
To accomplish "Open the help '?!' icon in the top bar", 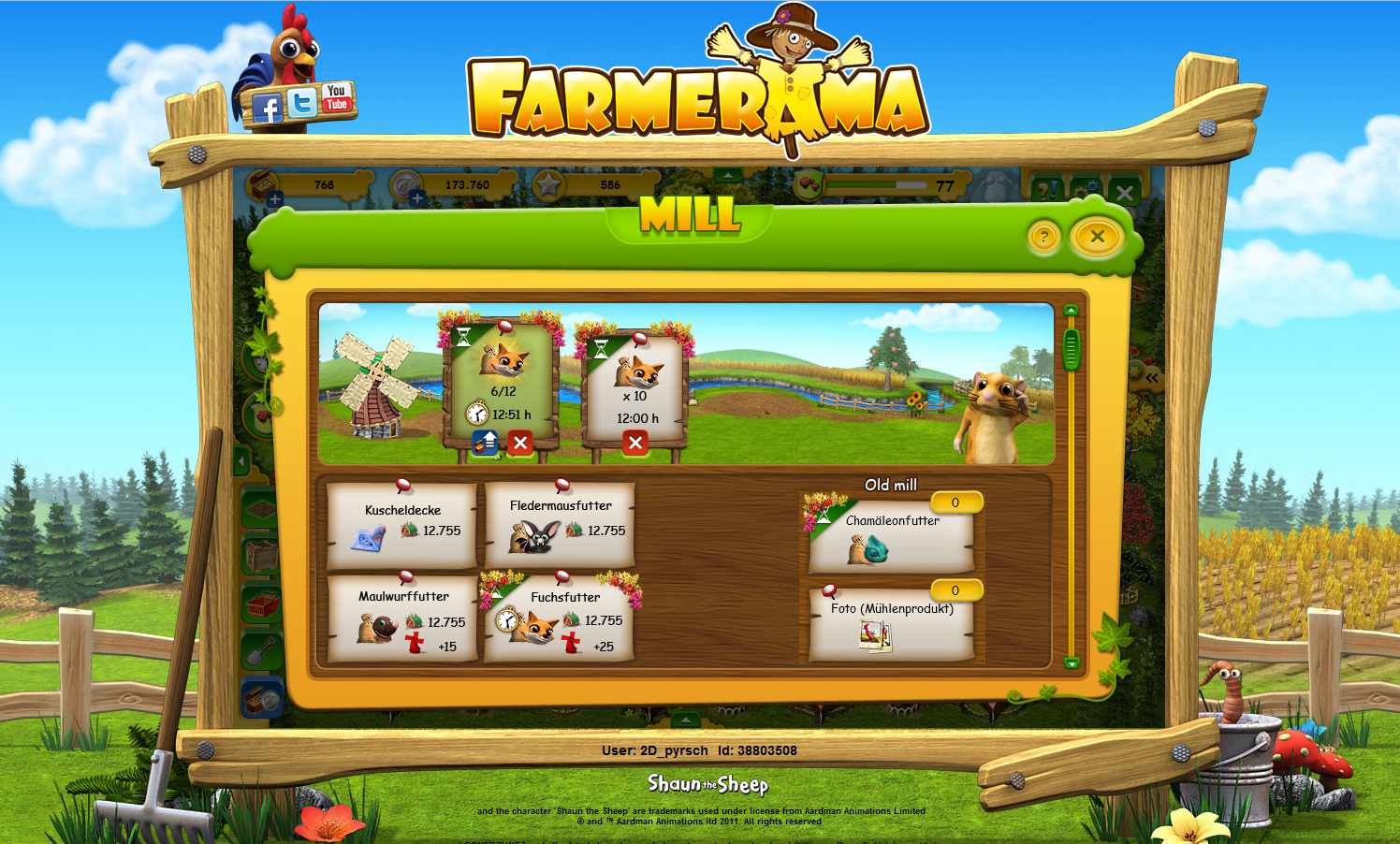I will [x=1048, y=189].
